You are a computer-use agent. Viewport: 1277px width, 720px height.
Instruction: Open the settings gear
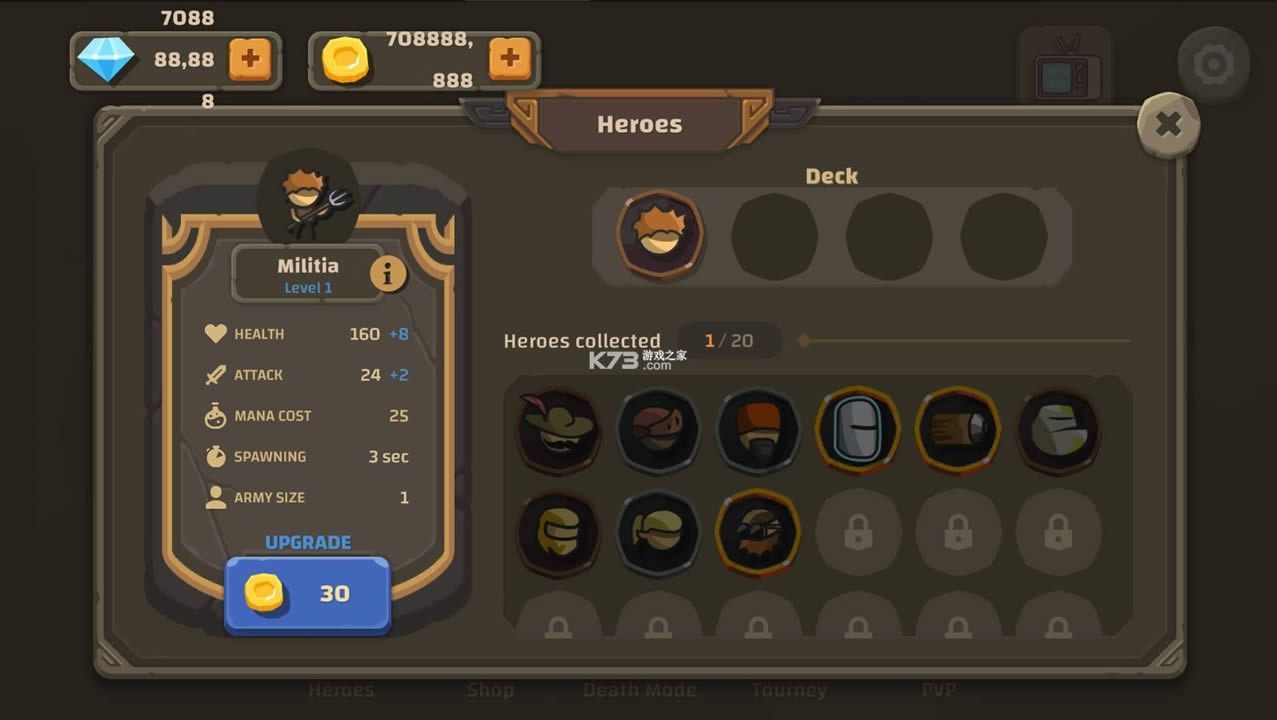pyautogui.click(x=1213, y=65)
